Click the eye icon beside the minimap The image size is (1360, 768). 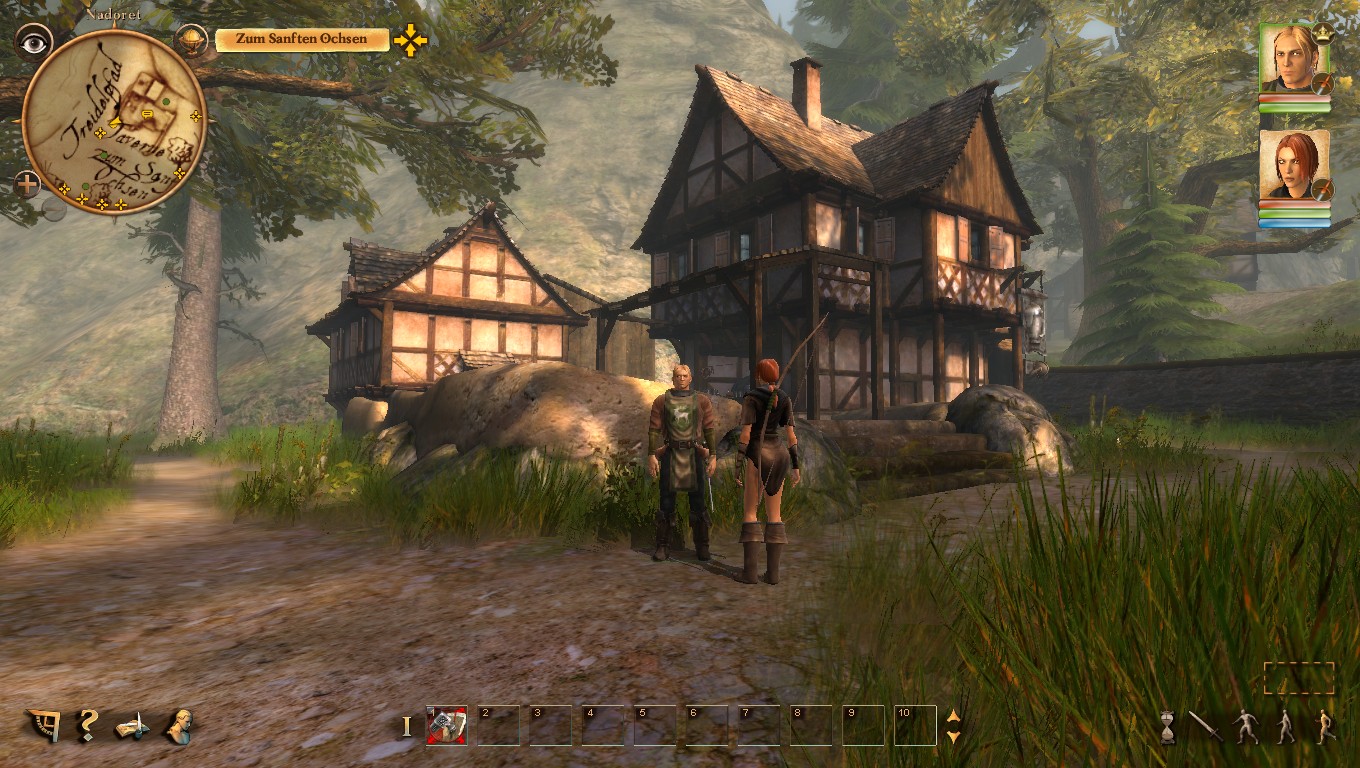[x=34, y=41]
